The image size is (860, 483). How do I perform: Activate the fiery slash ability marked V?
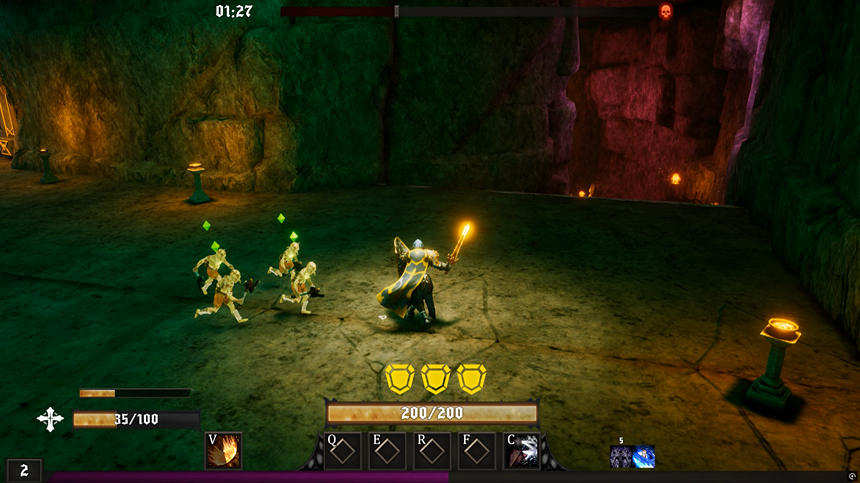[224, 451]
